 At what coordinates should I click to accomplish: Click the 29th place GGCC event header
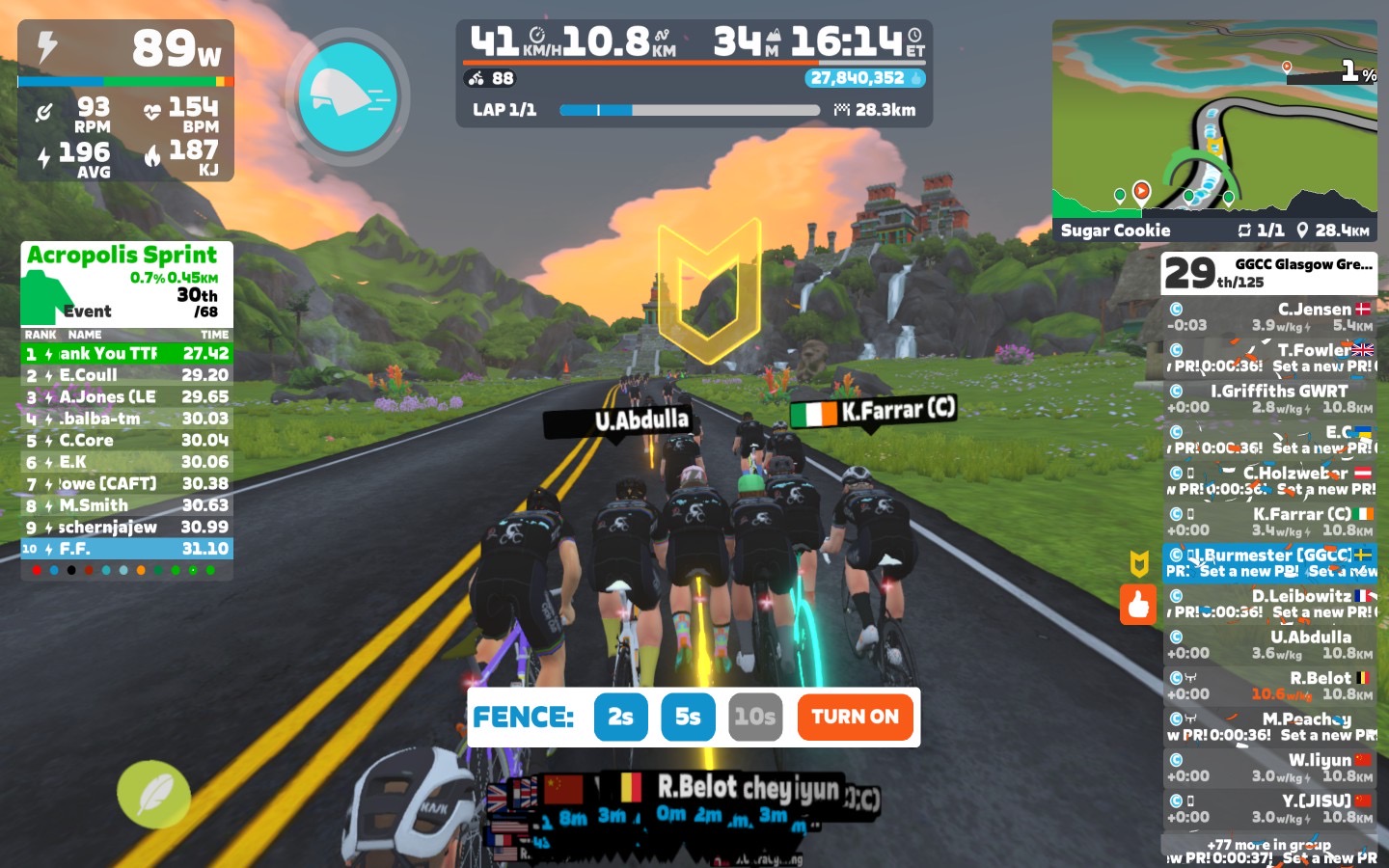(1268, 273)
